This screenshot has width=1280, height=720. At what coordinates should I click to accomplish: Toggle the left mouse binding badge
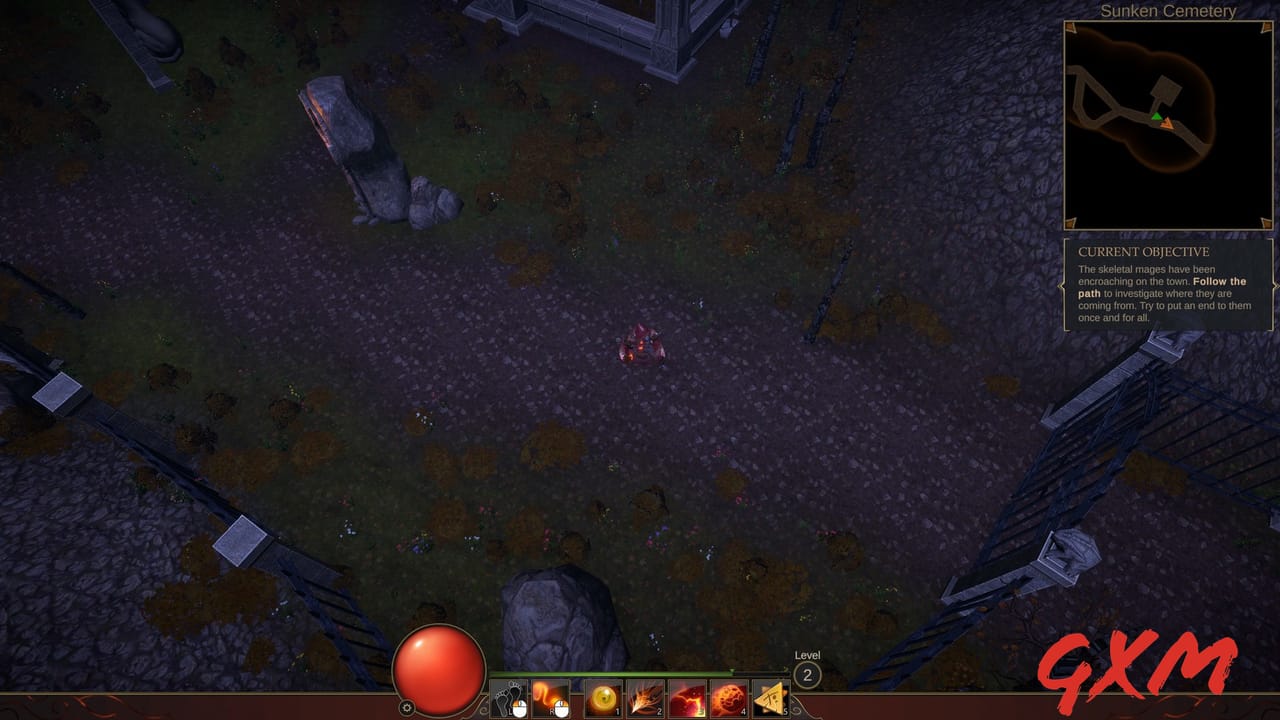point(520,707)
